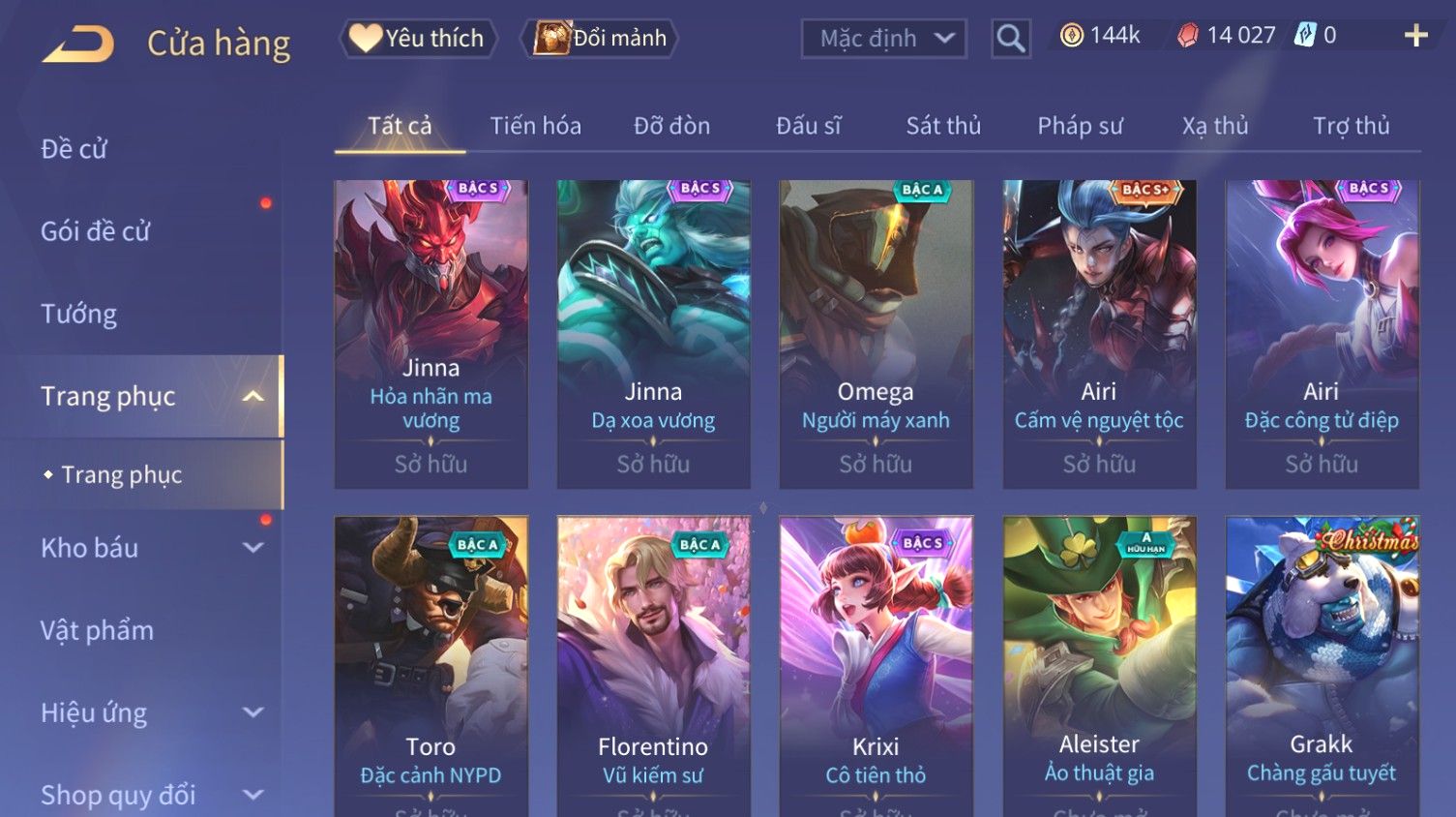Switch to the Đỡ đòn tab

tap(671, 126)
